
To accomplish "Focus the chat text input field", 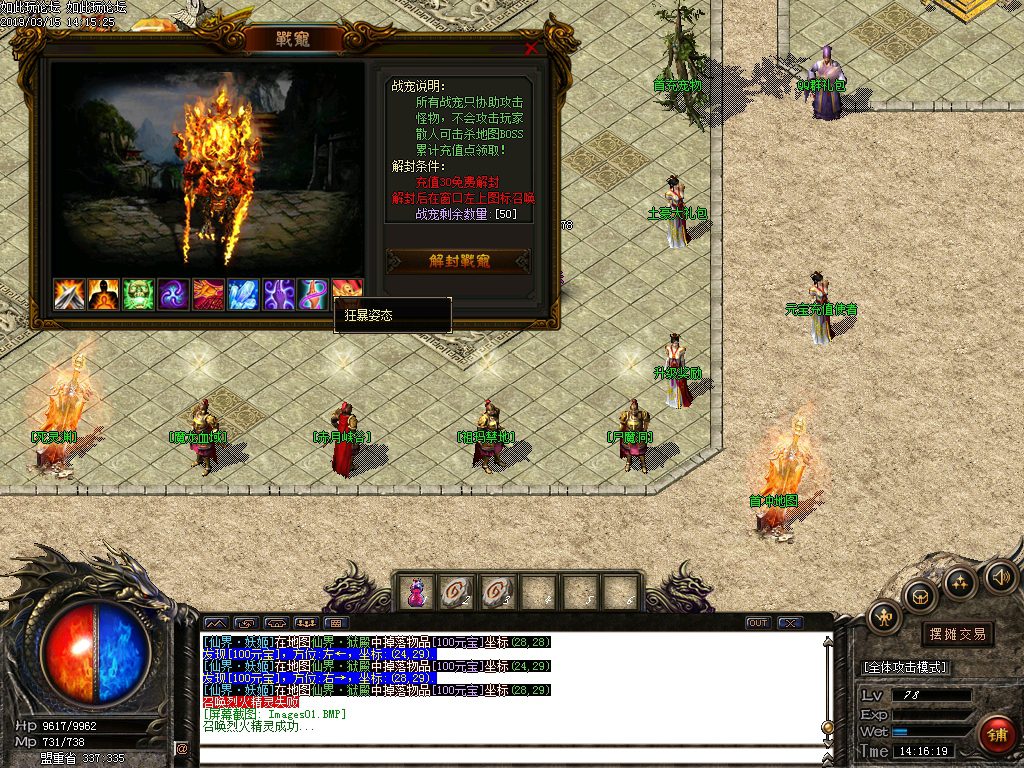I will coord(500,750).
